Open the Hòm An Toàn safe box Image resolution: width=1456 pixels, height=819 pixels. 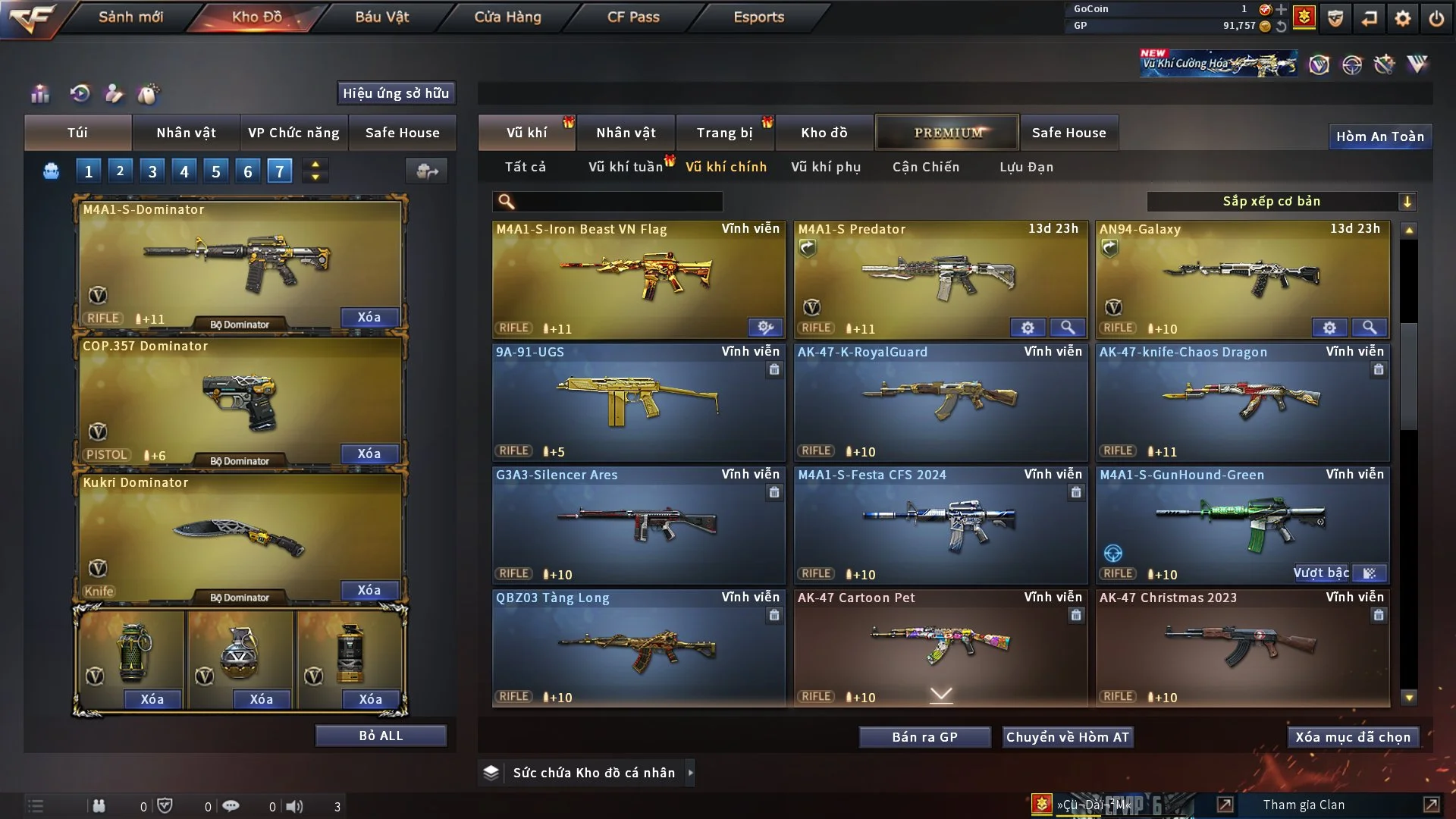1379,136
